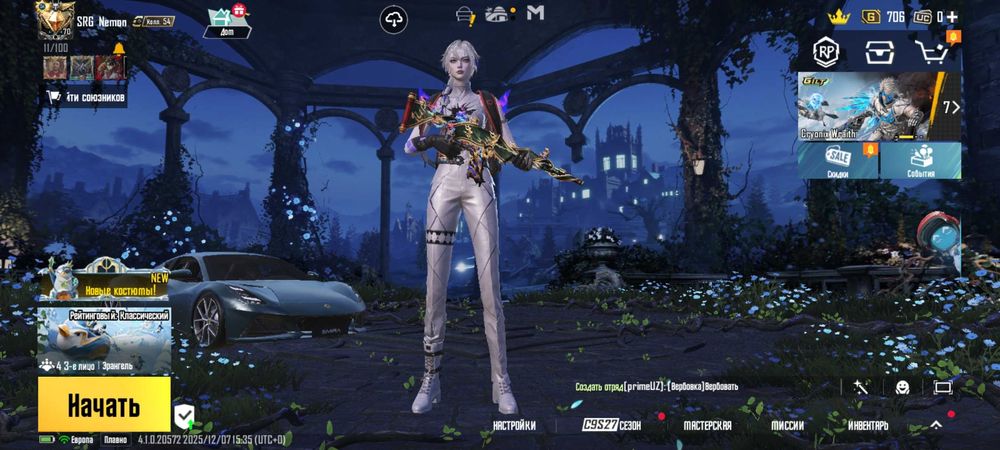Screen dimensions: 1000x450
Task: Open the События events panel
Action: coord(921,161)
